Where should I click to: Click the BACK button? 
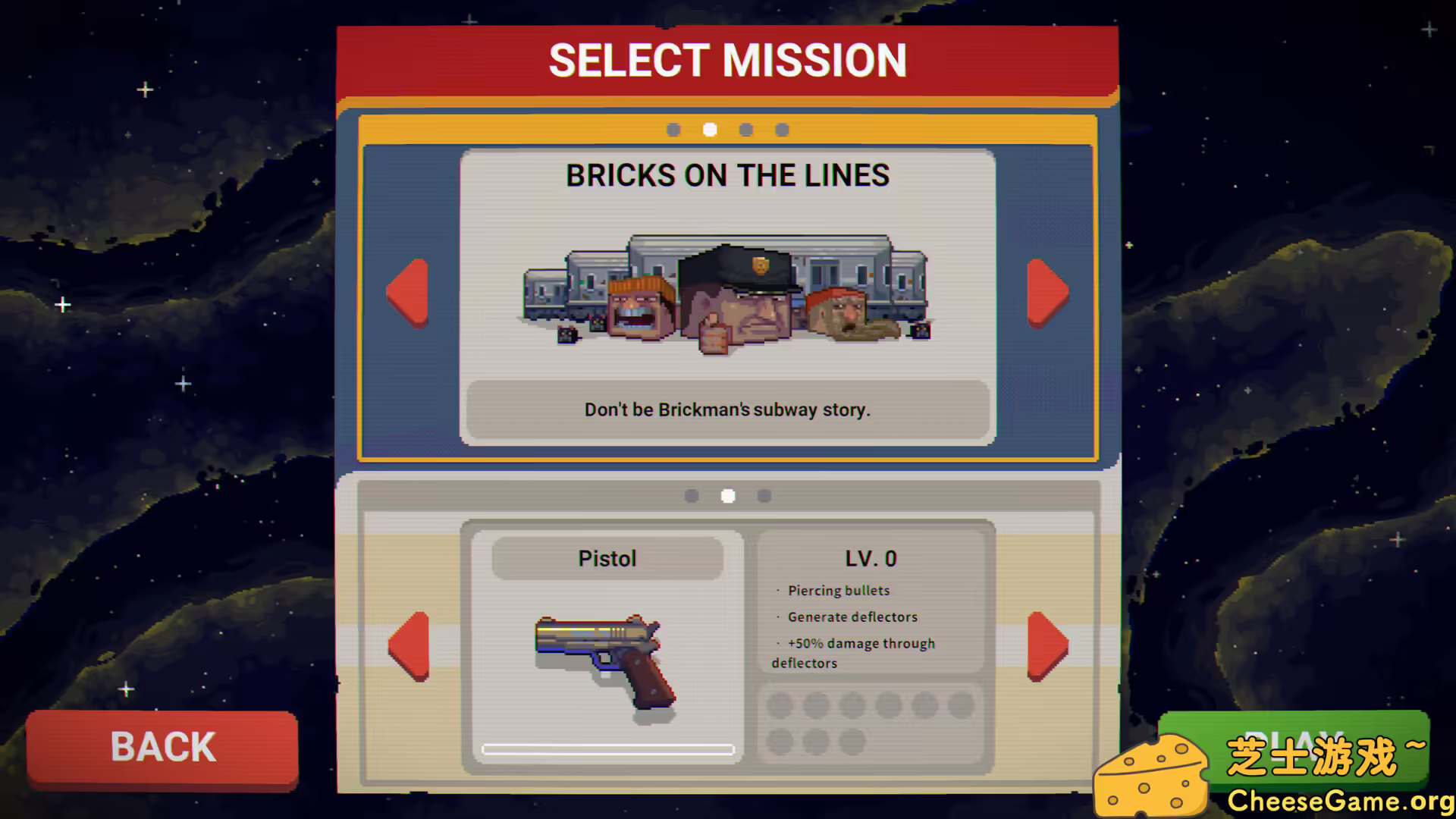pos(162,747)
